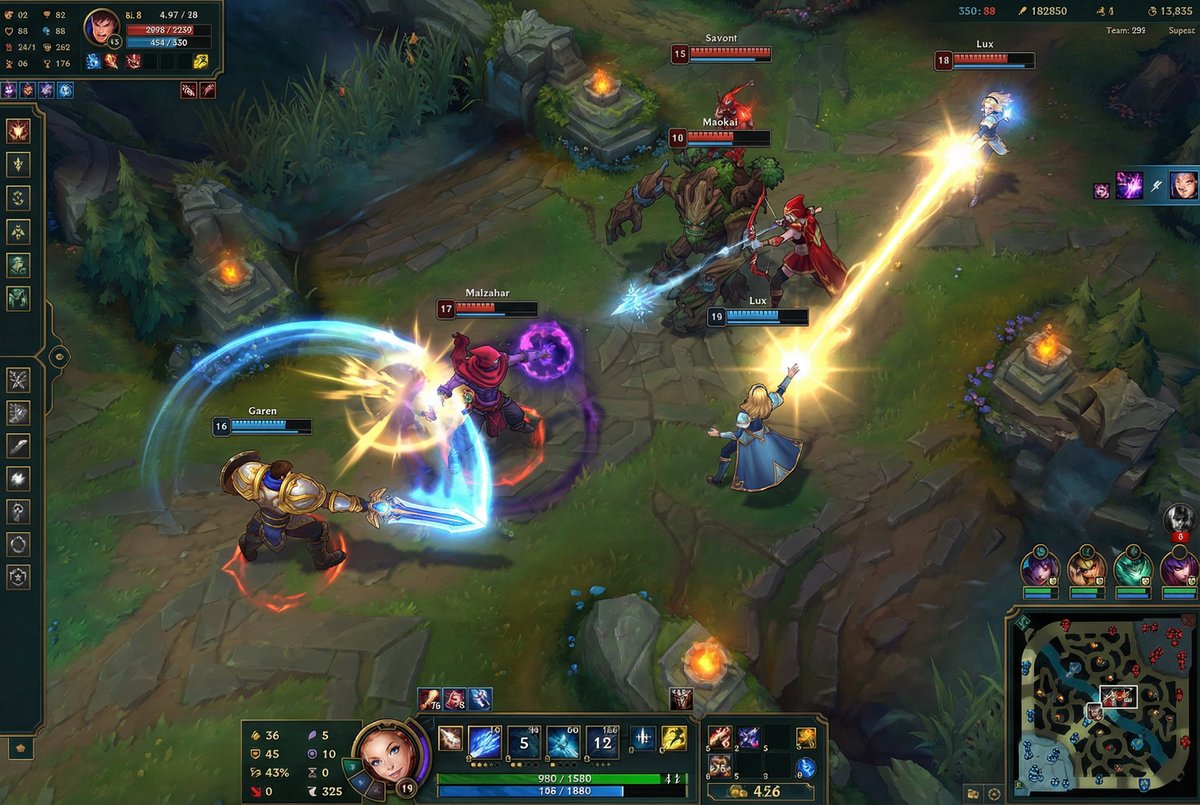Click the settings gear below the minimap
The width and height of the screenshot is (1200, 805).
click(994, 793)
